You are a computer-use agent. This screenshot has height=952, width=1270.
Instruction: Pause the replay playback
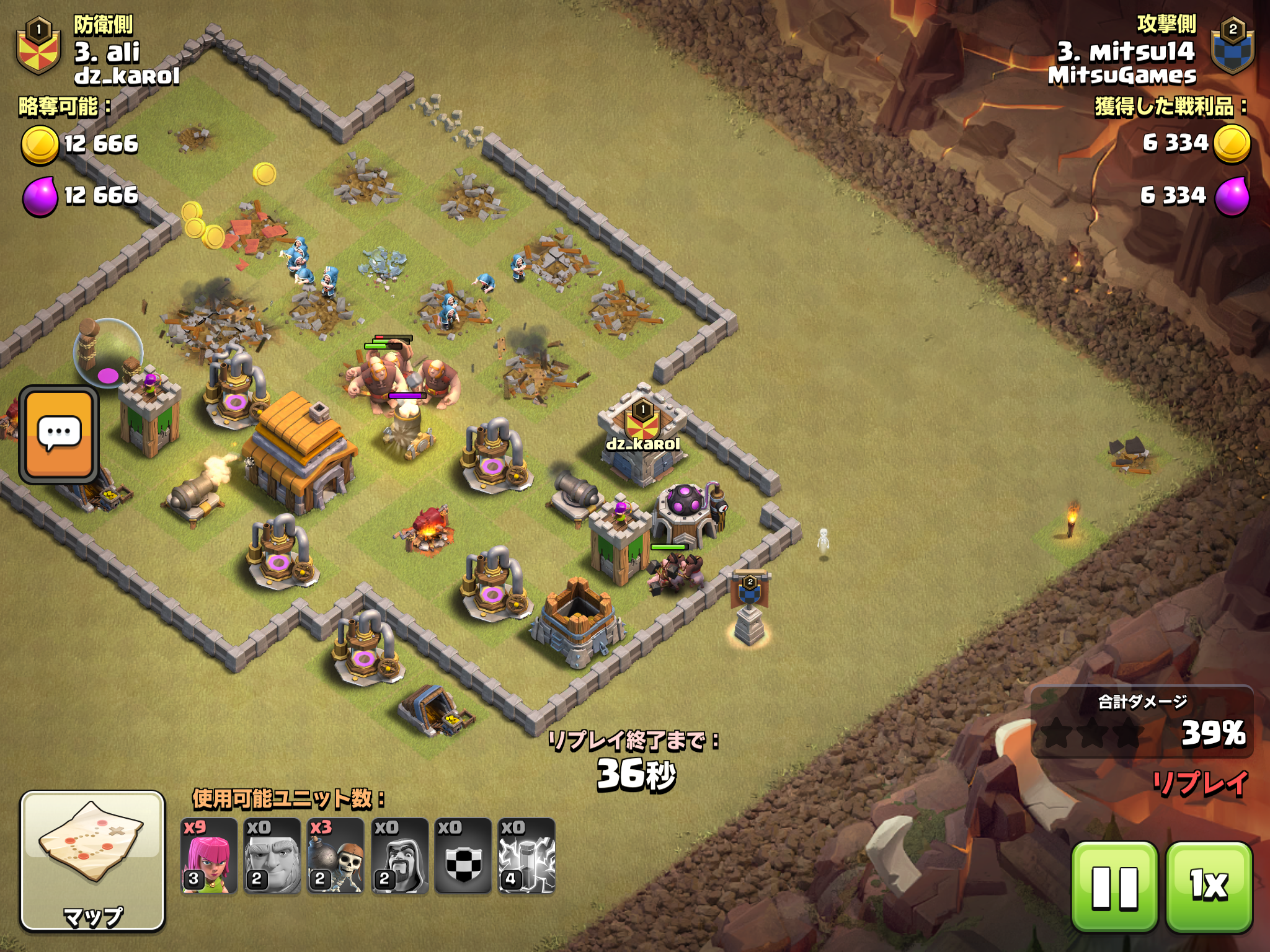(1114, 887)
